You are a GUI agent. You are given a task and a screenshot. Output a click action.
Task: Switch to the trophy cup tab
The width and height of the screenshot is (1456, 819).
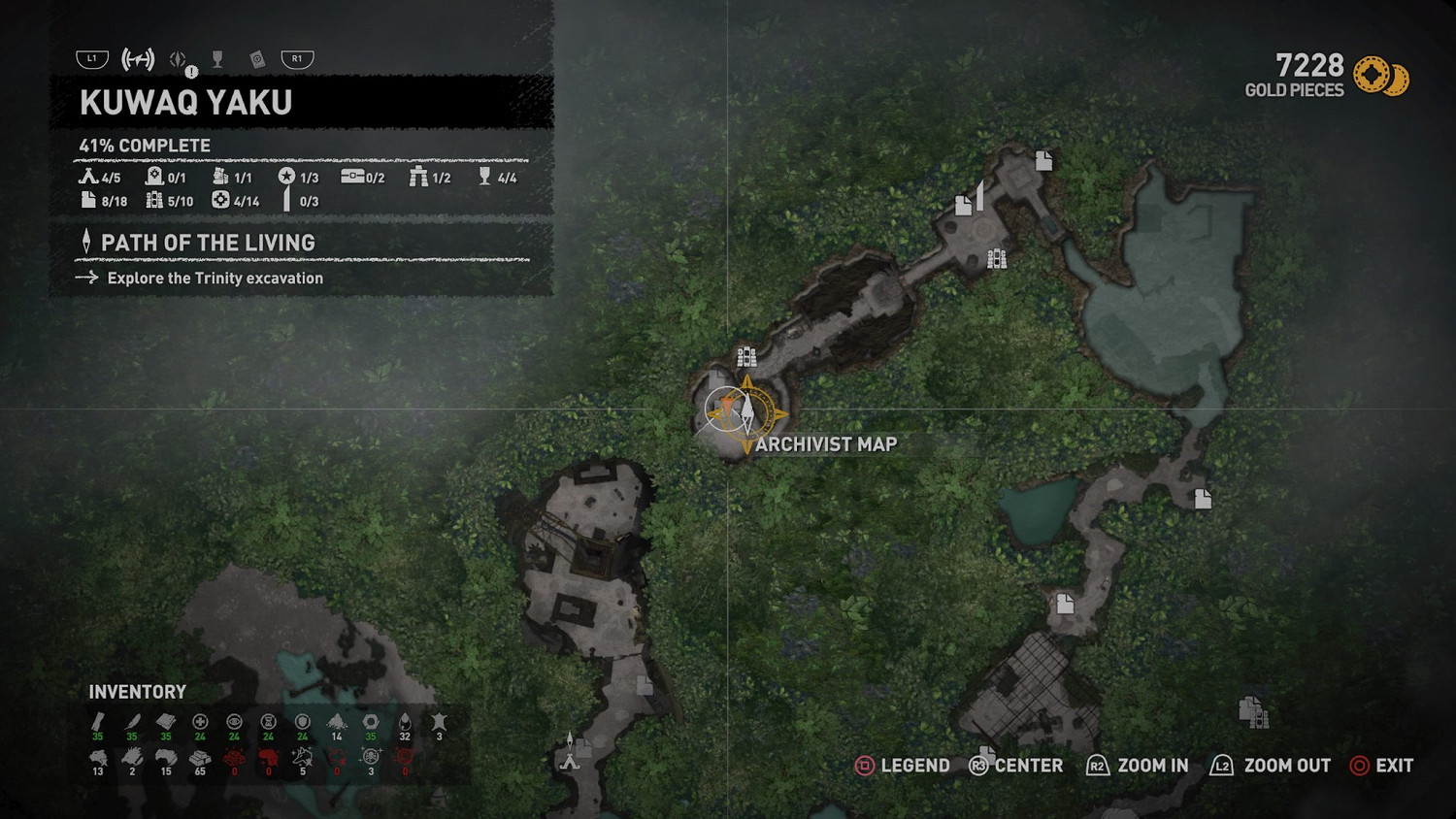point(217,60)
